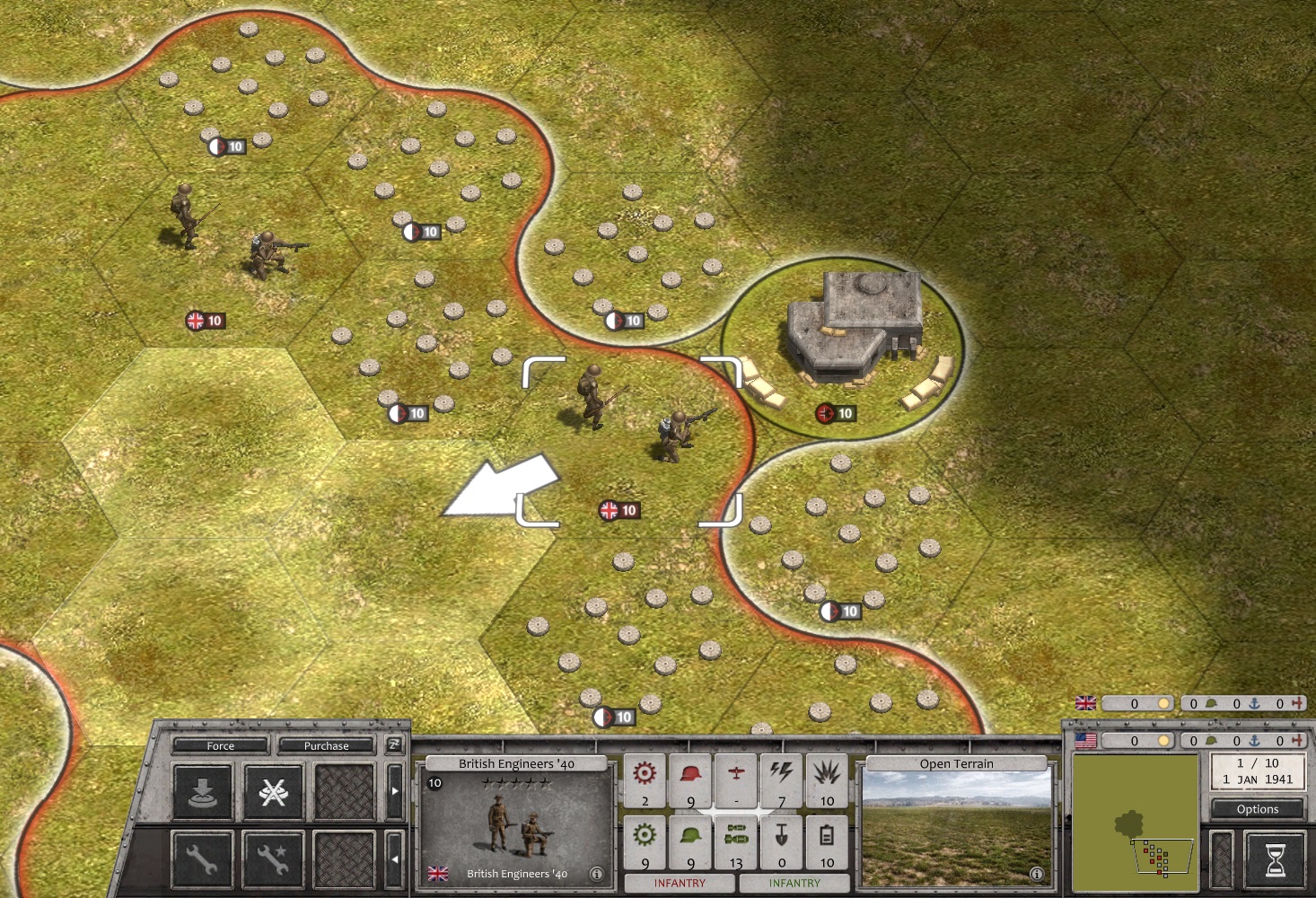Select the repair wrench icon
Viewport: 1316px width, 898px height.
202,858
